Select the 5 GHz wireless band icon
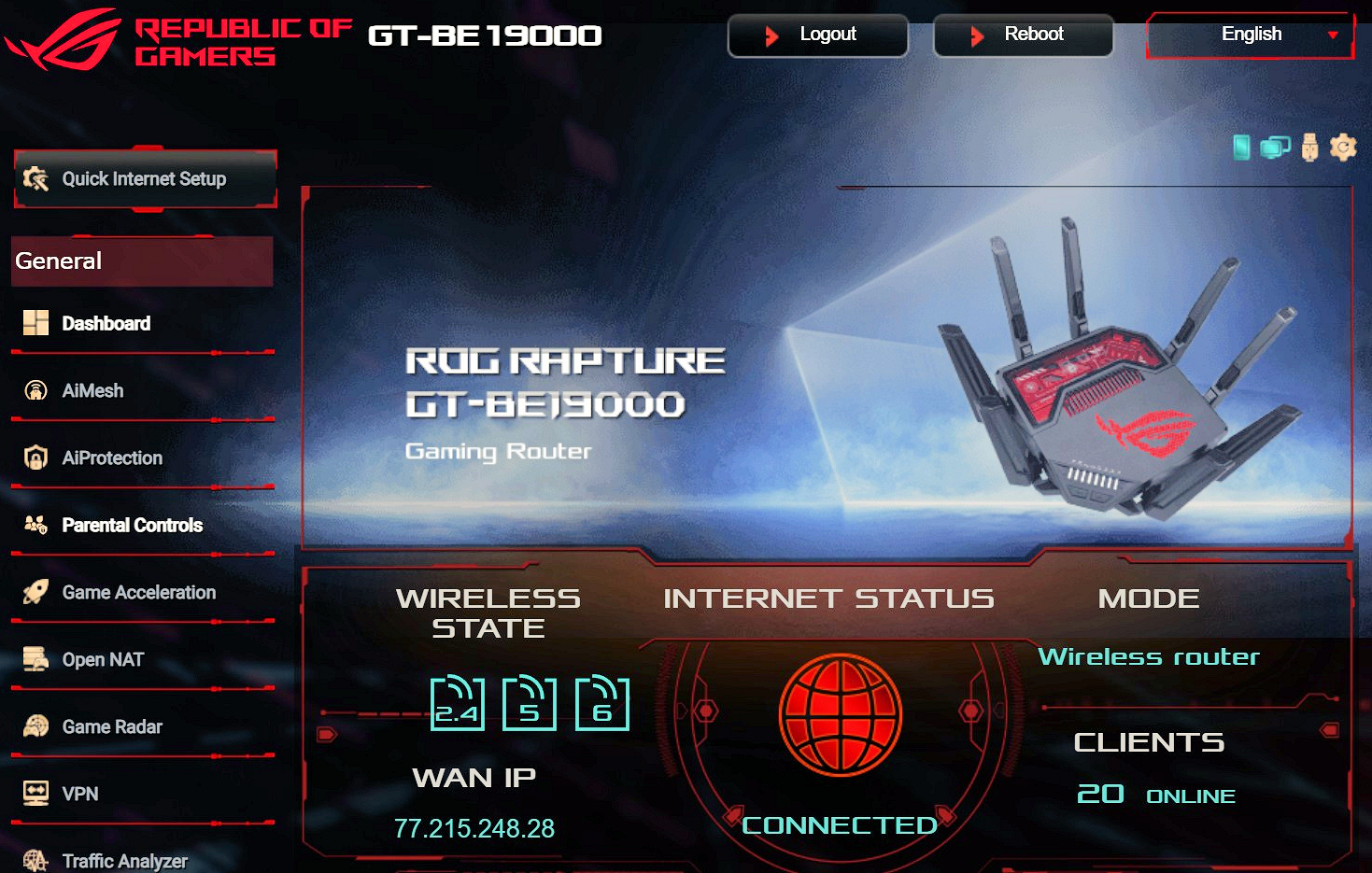 (529, 704)
